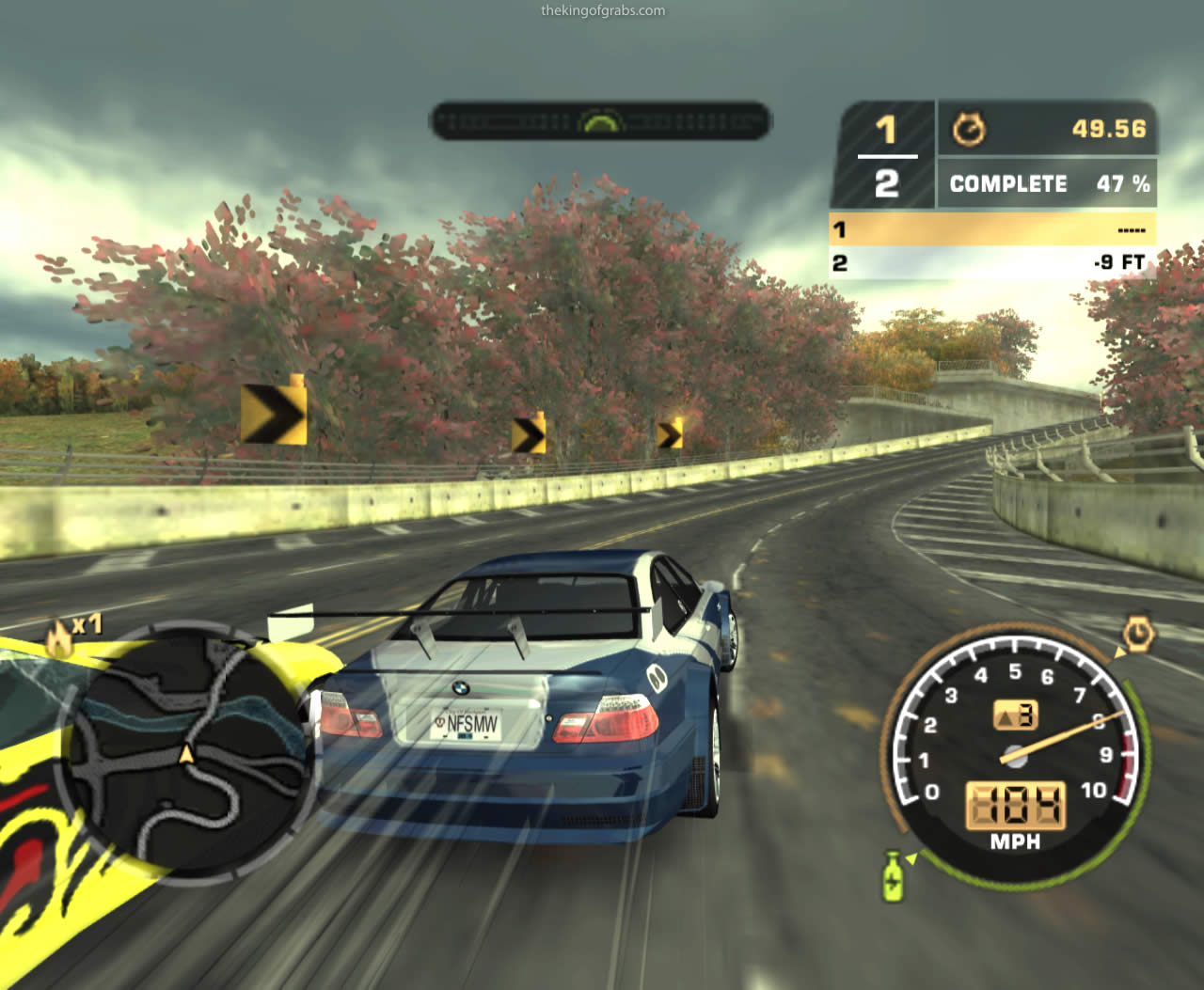The image size is (1204, 990).
Task: Click the player arrow on the minimap
Action: (x=186, y=753)
